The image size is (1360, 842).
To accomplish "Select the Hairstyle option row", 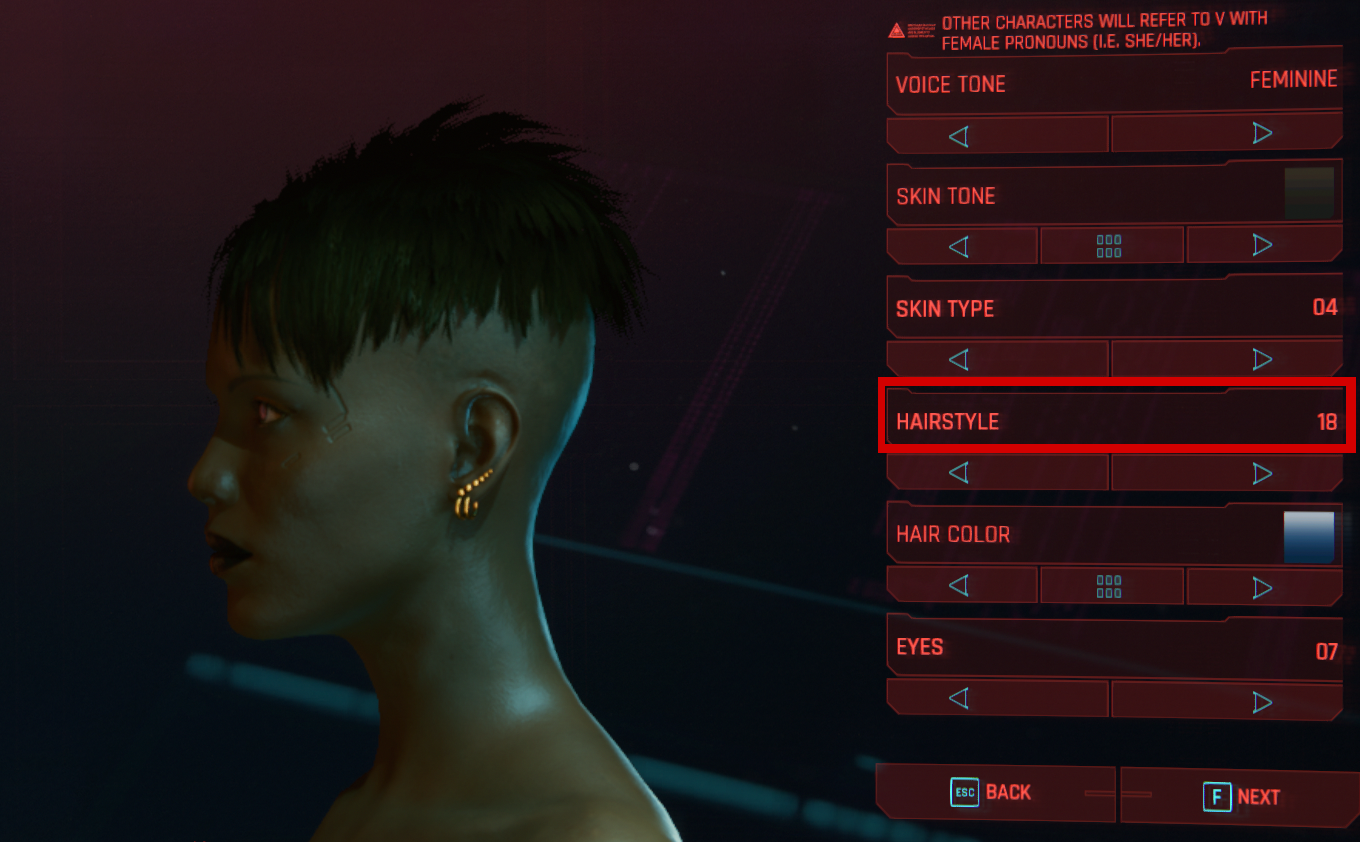I will (1114, 421).
